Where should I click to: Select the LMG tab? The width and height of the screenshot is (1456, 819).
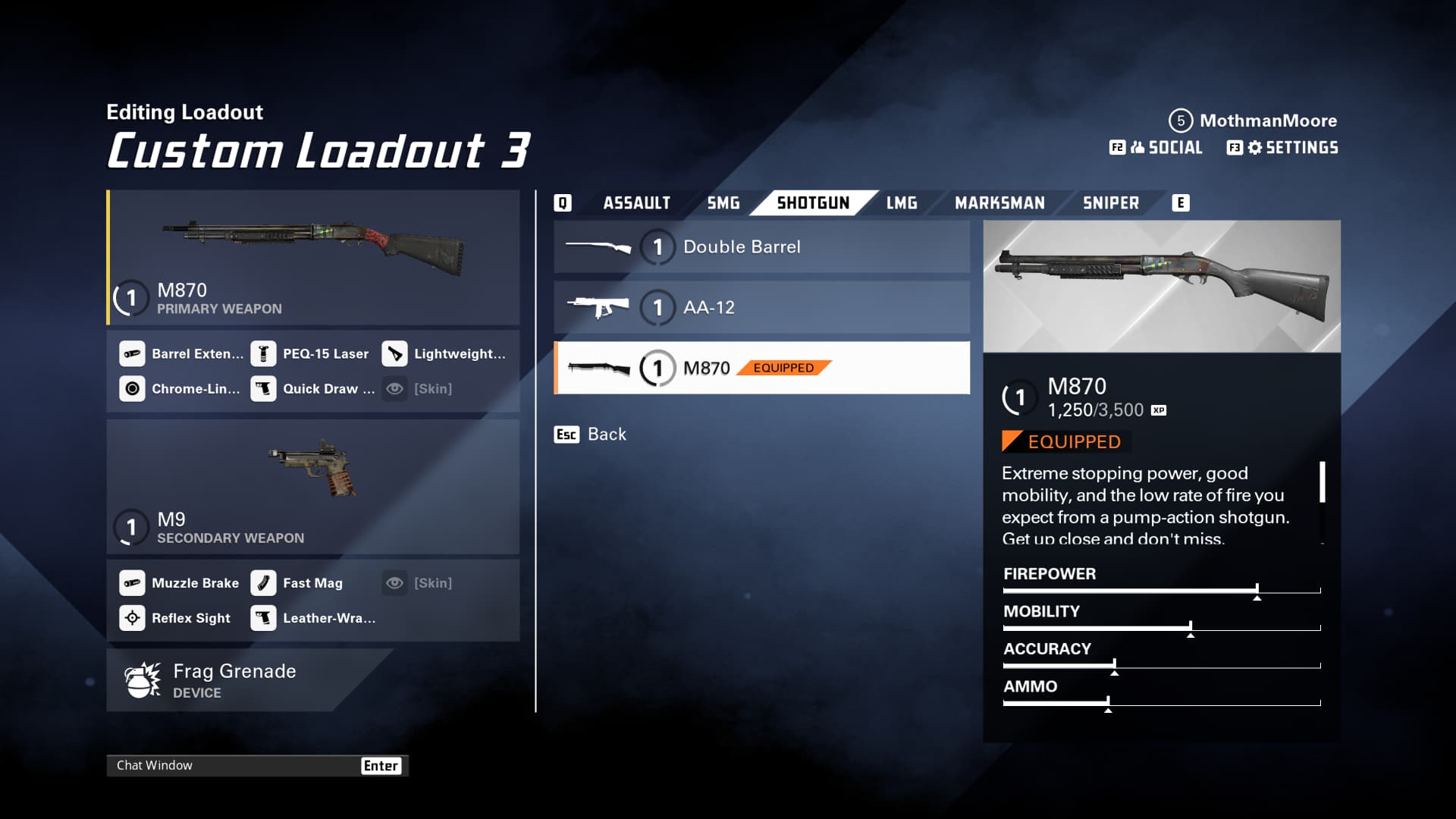coord(902,203)
